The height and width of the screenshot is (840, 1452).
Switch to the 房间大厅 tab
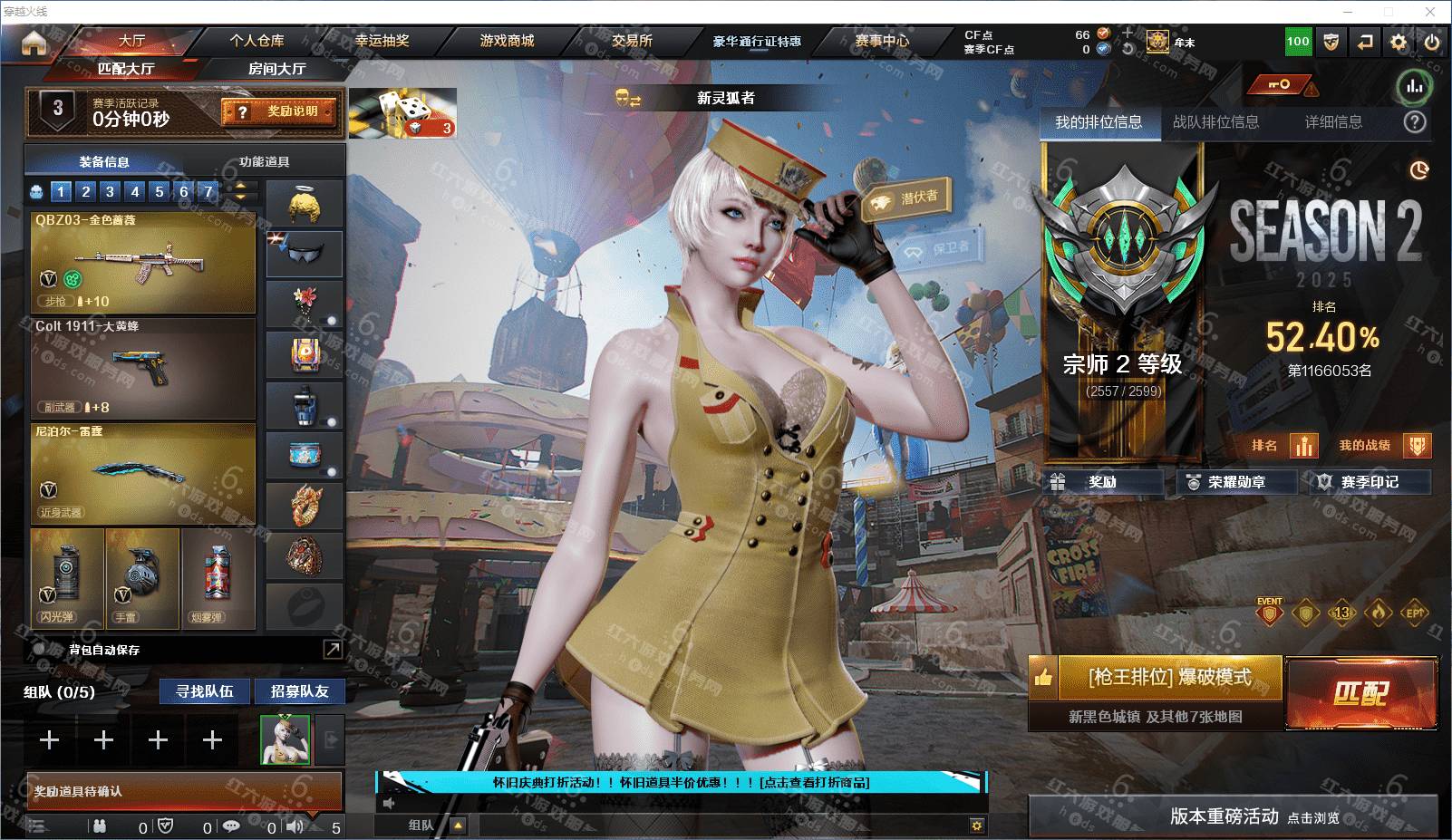click(276, 69)
